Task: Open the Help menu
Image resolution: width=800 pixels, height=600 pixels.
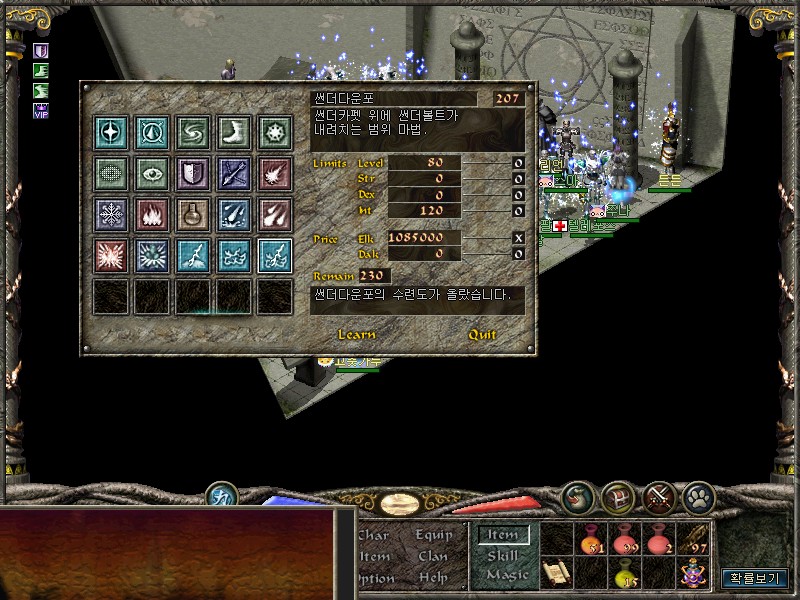Action: point(433,577)
